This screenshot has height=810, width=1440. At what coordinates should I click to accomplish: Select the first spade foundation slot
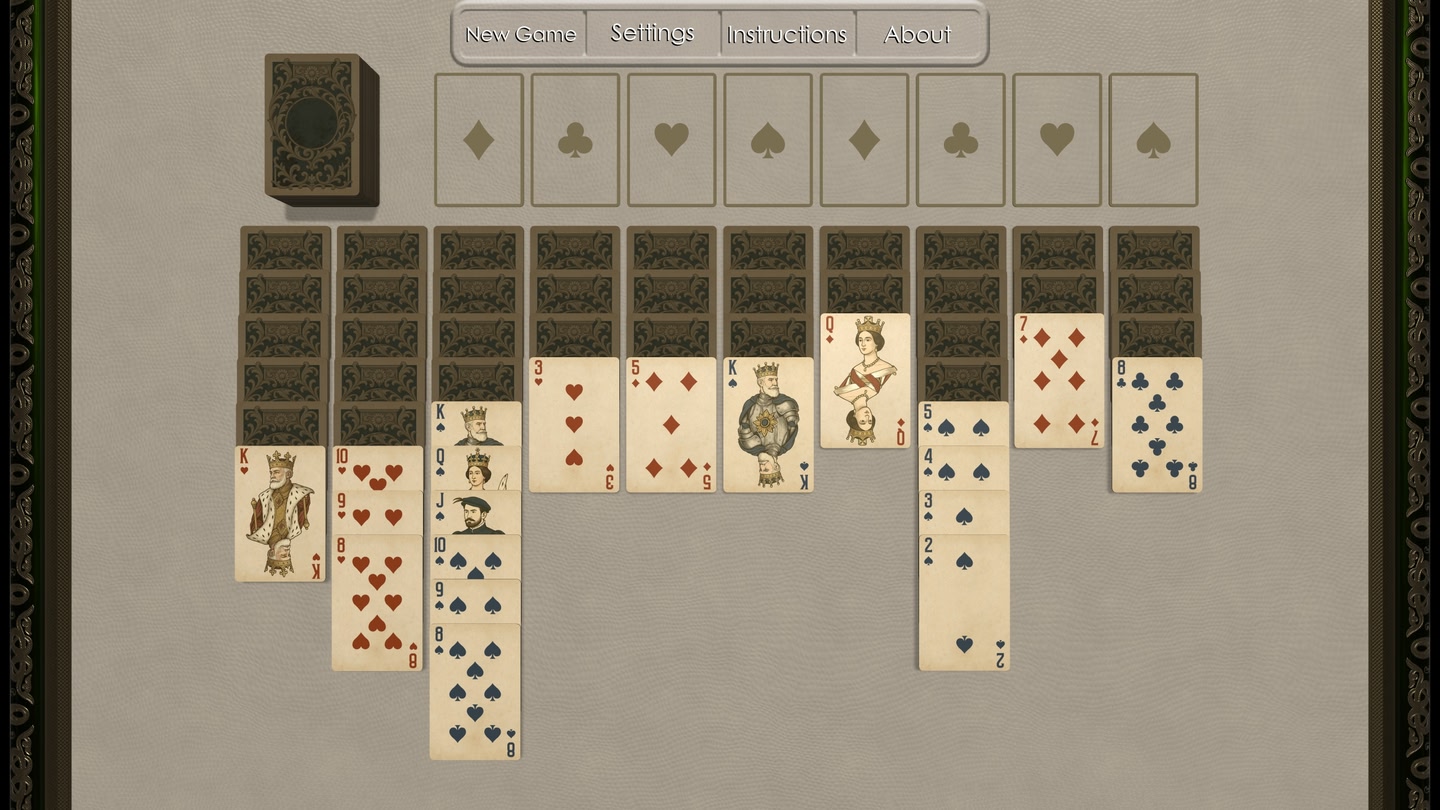tap(767, 137)
